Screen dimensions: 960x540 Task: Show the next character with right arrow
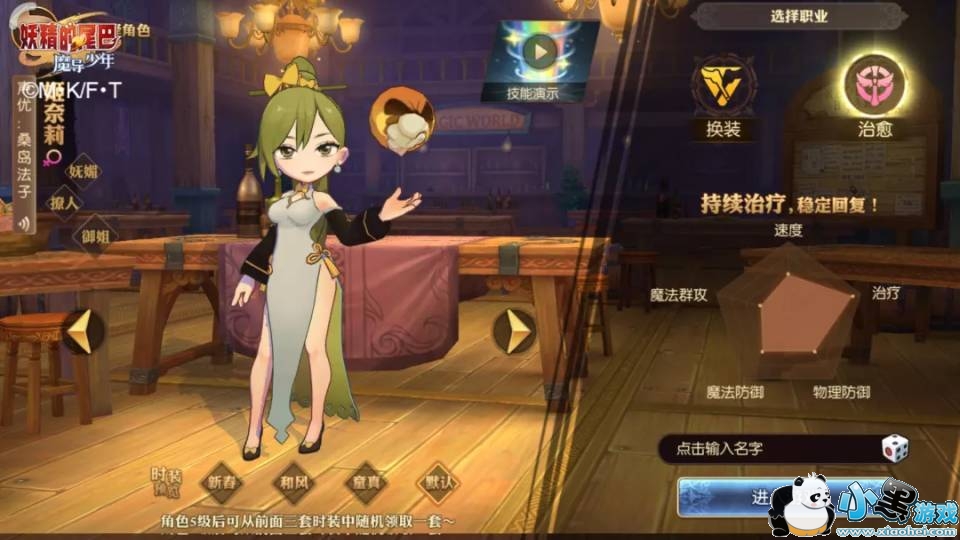pos(517,331)
